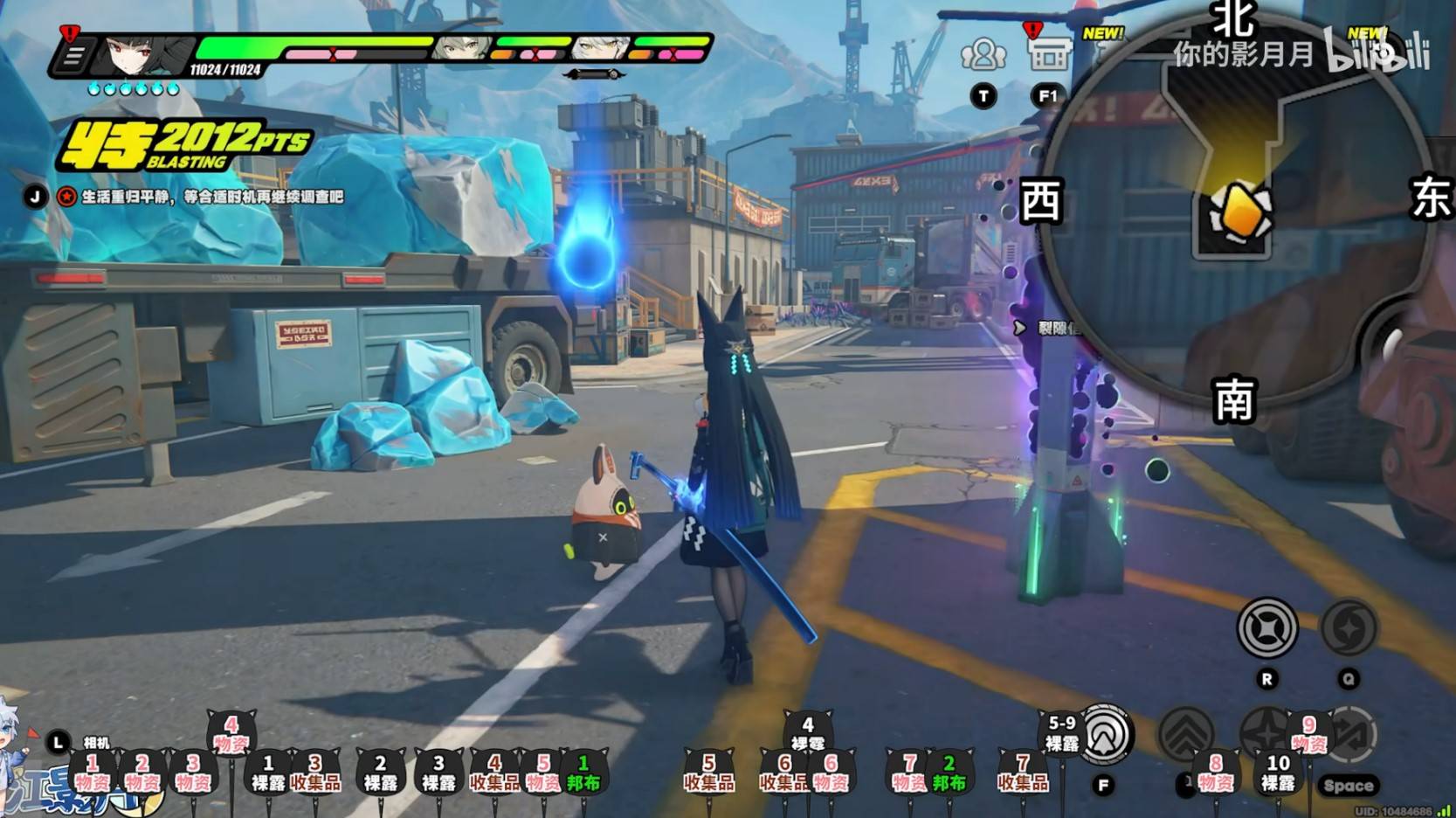The width and height of the screenshot is (1456, 818).
Task: Activate the double chevron sprint icon
Action: click(x=1186, y=734)
